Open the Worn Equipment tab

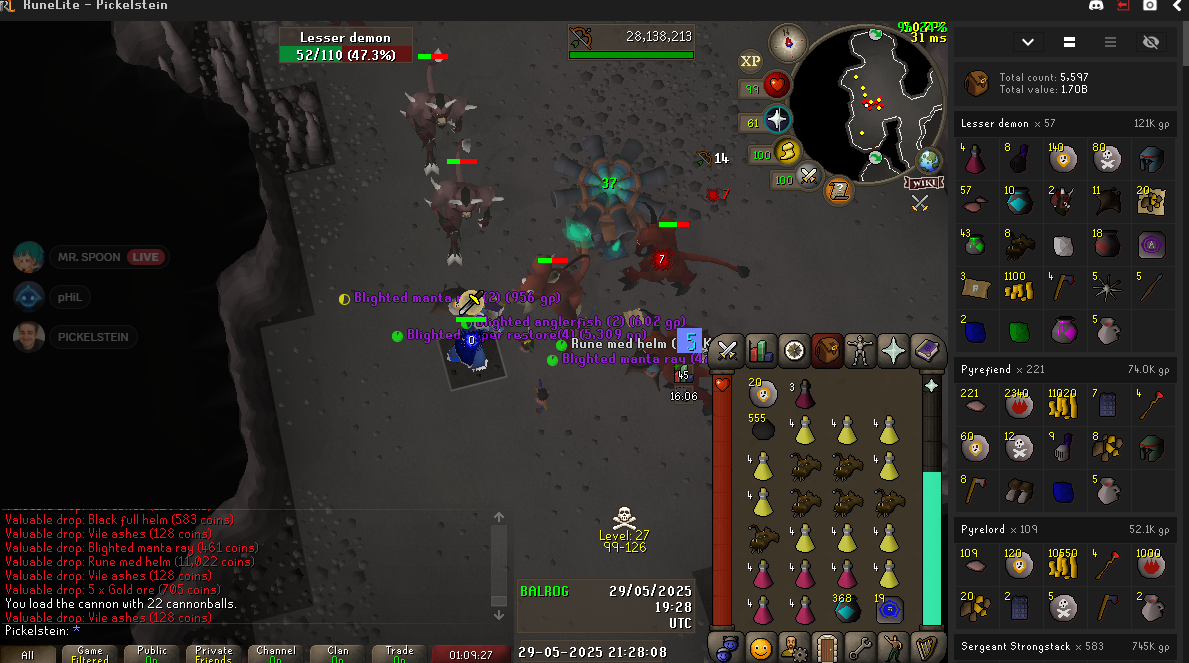point(860,350)
